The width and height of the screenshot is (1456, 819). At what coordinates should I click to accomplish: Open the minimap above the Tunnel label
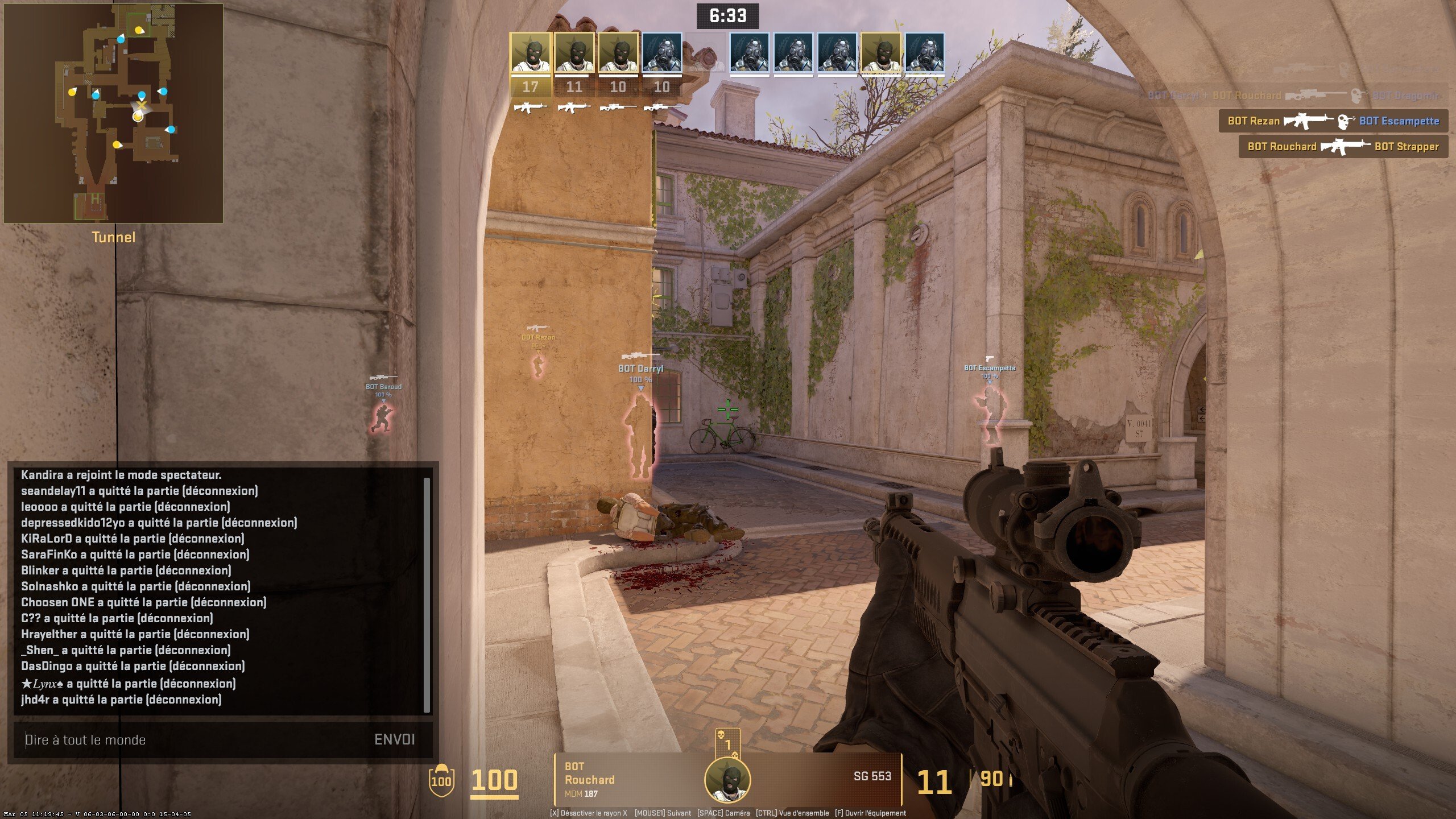click(114, 114)
